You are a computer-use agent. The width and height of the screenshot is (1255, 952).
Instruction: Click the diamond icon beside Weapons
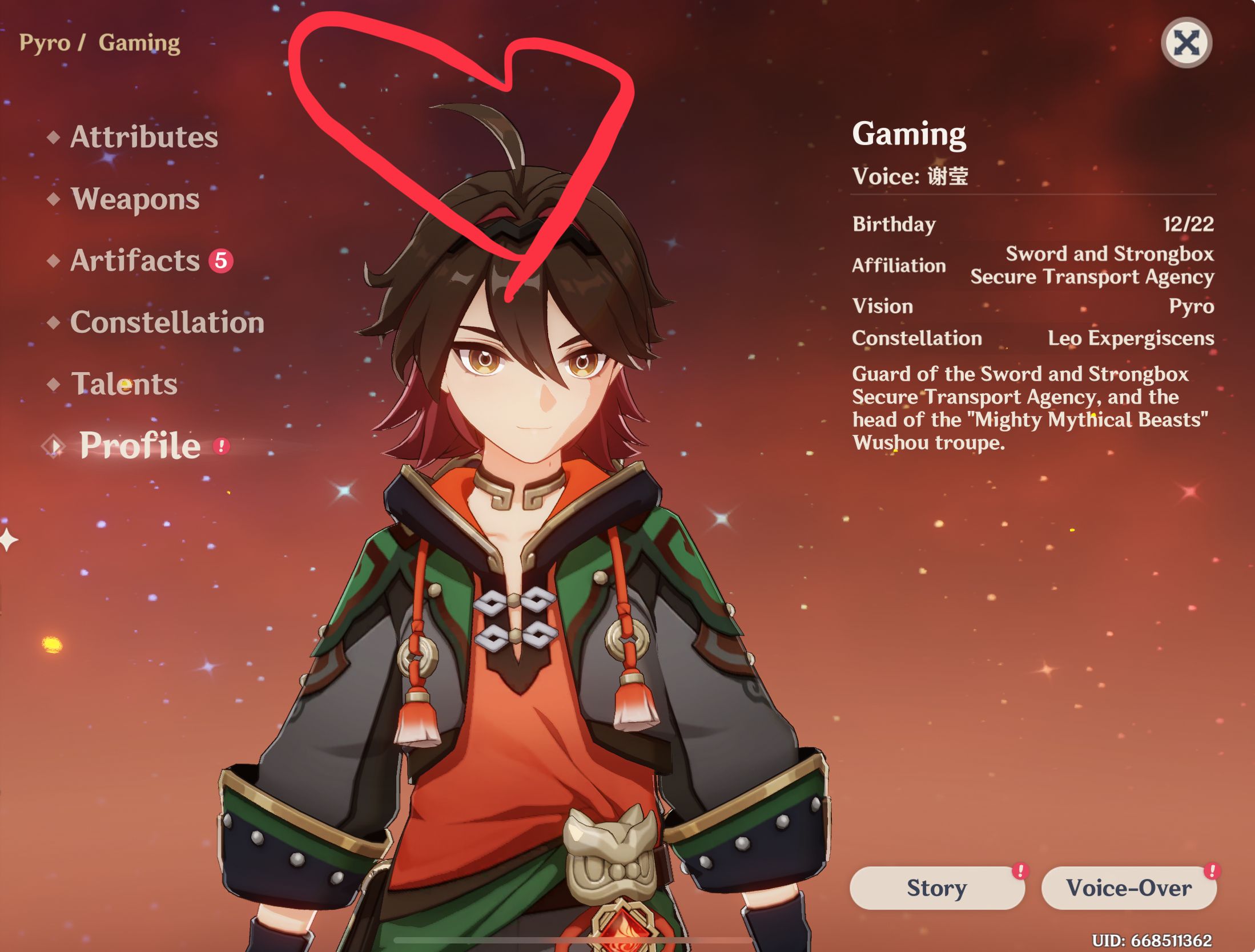(x=54, y=200)
